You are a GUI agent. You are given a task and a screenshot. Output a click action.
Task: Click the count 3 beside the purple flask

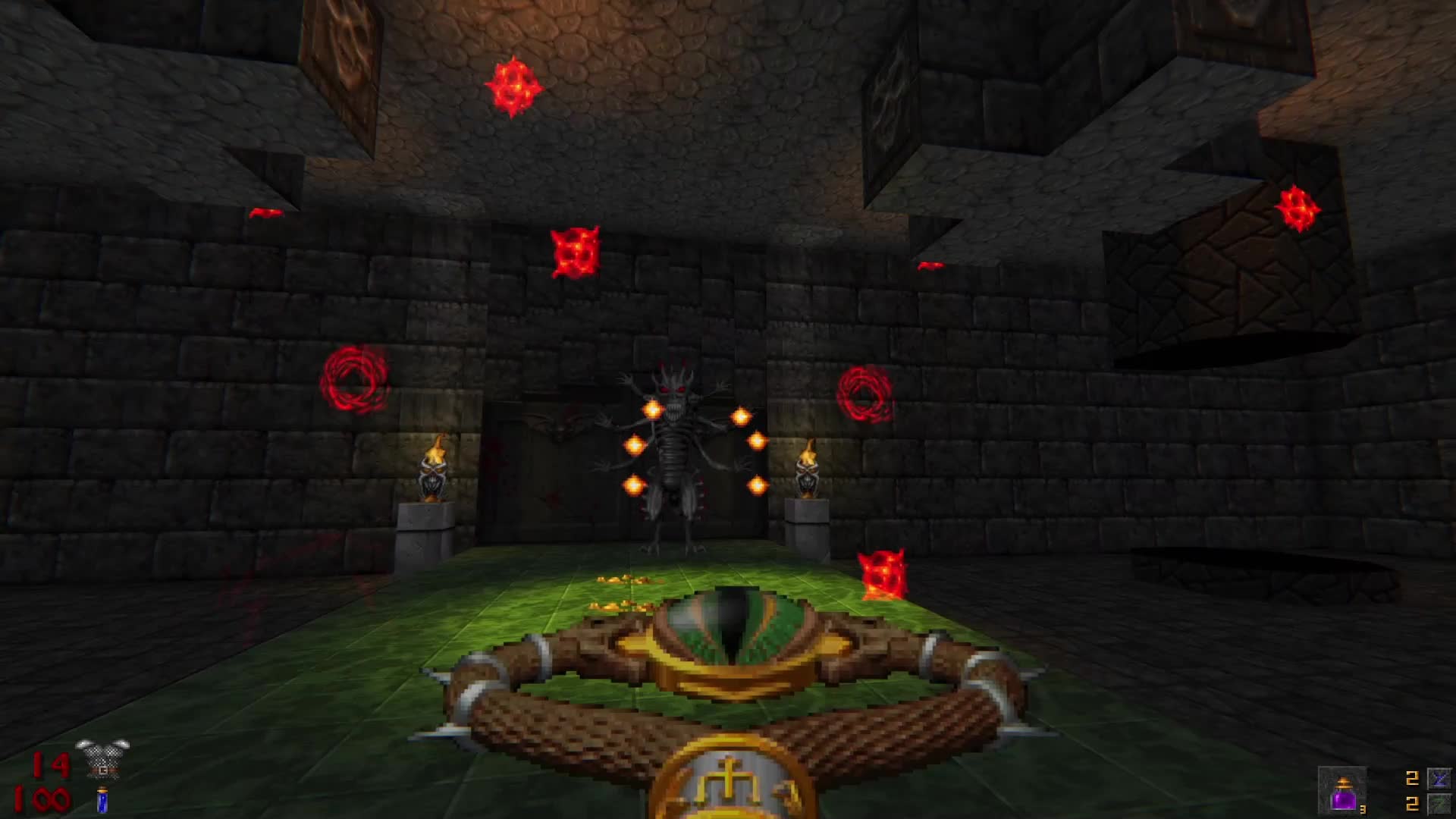click(1363, 810)
